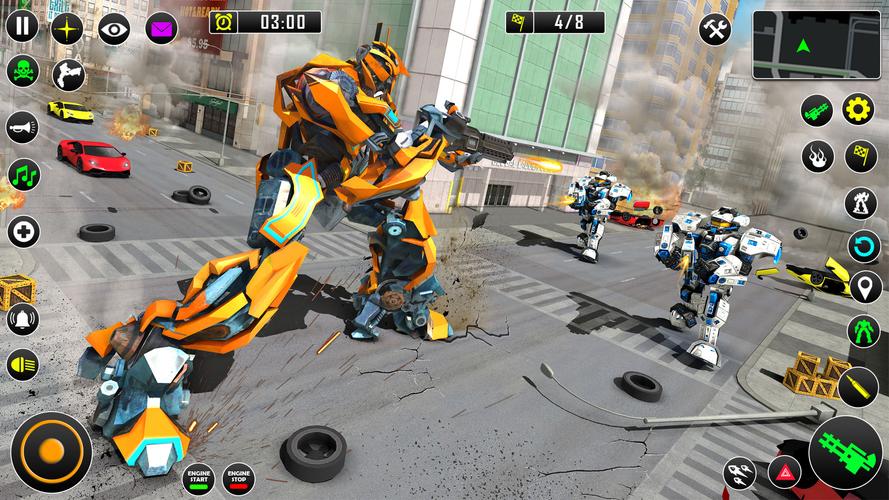
Task: Open the wrench and hammer repair tools
Action: (x=714, y=29)
